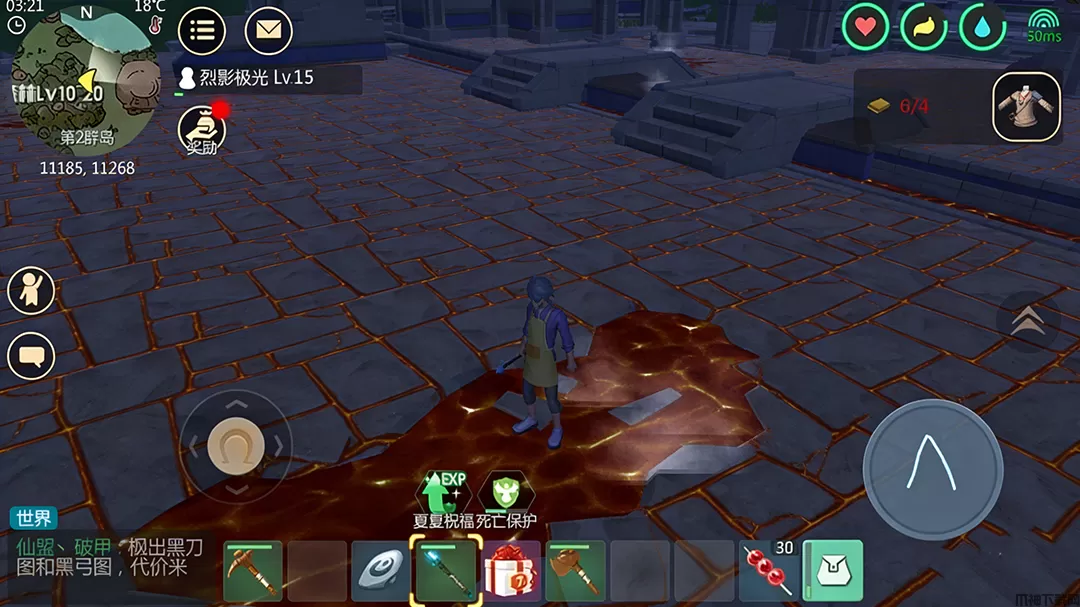Viewport: 1080px width, 607px height.
Task: Open the chat speech bubble button
Action: tap(31, 355)
